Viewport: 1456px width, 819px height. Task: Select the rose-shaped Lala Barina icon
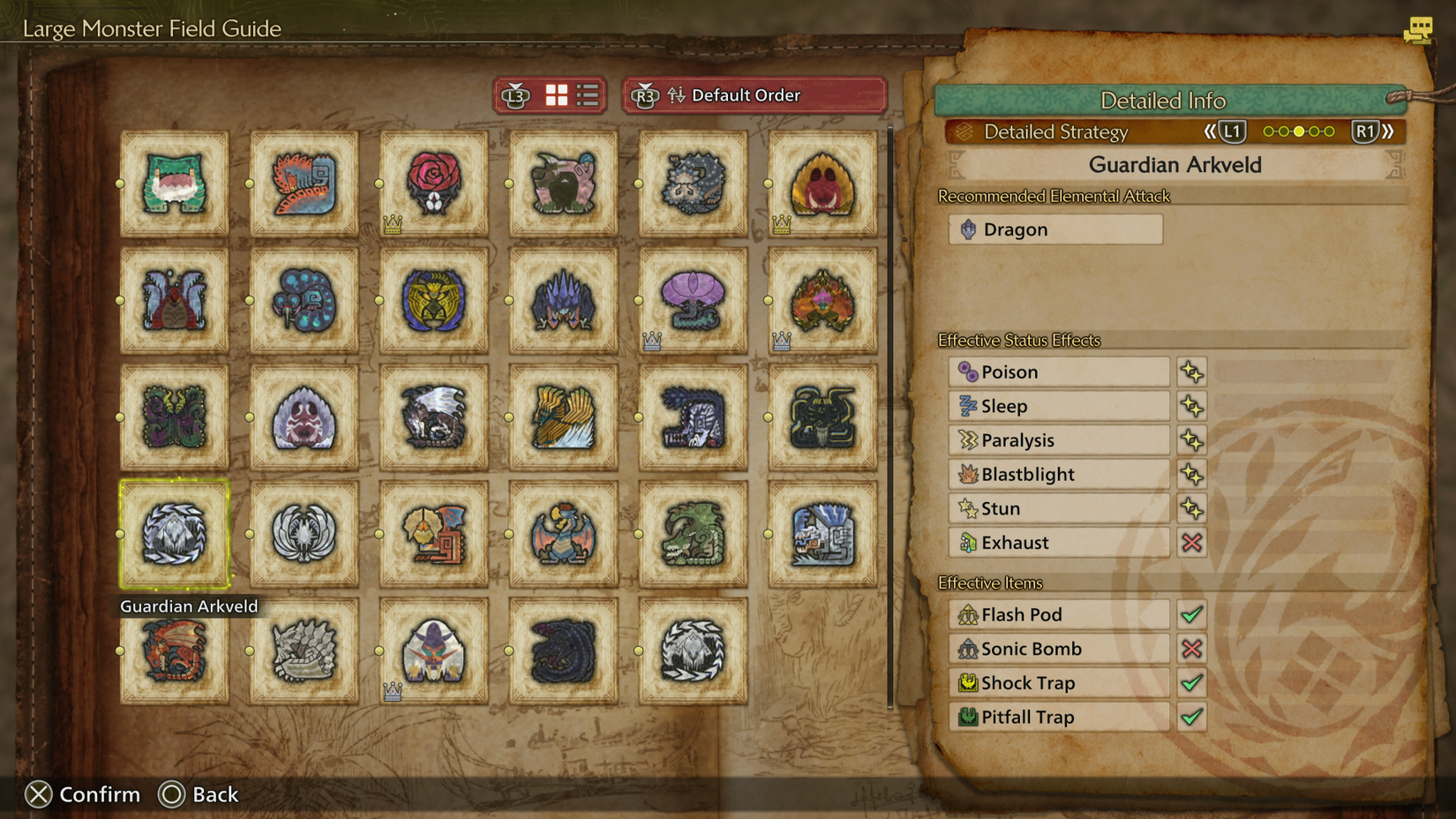(x=433, y=183)
